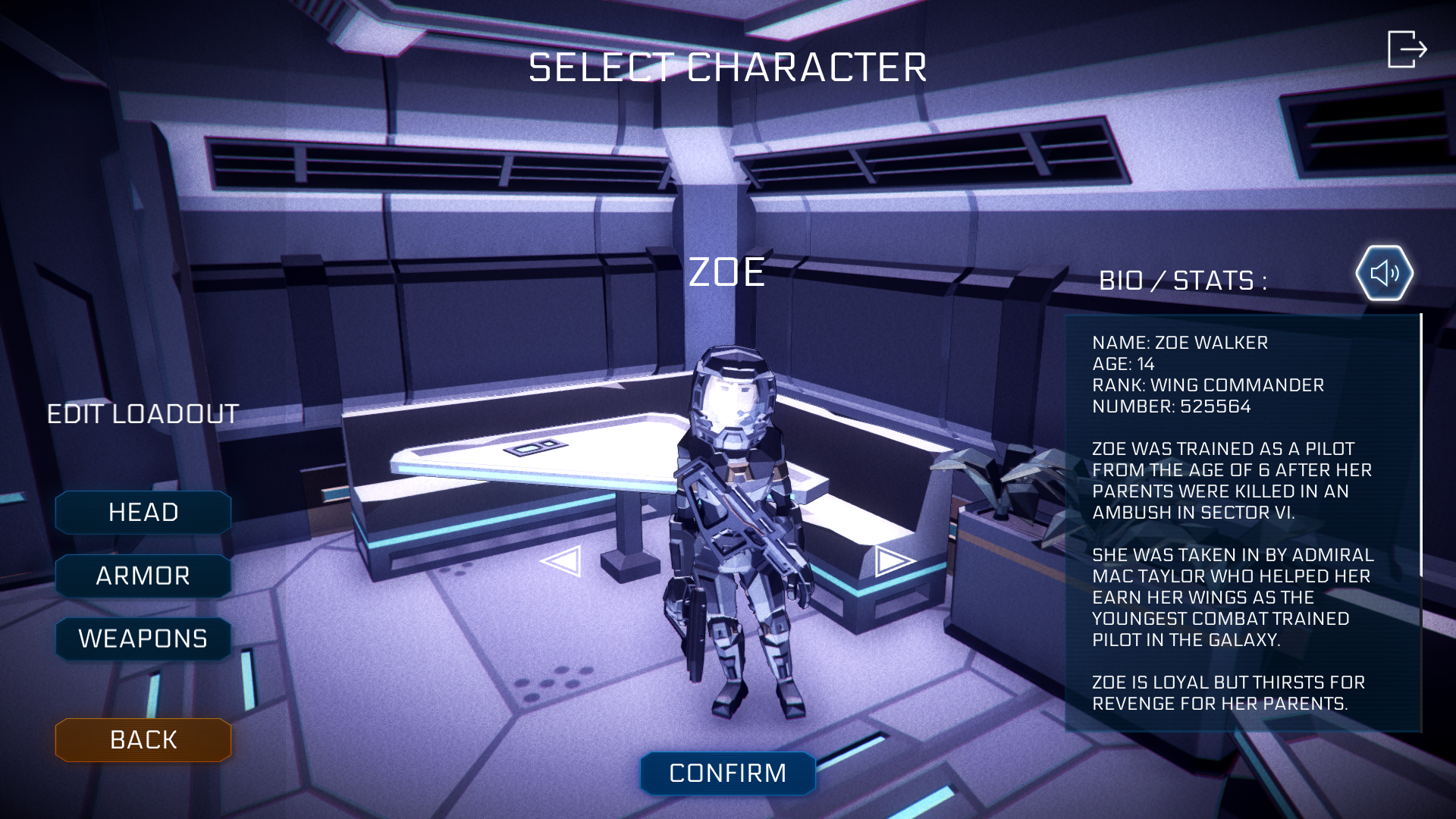Click the bio panel scrollbar
Screen dimensions: 1456x819
(x=1420, y=446)
